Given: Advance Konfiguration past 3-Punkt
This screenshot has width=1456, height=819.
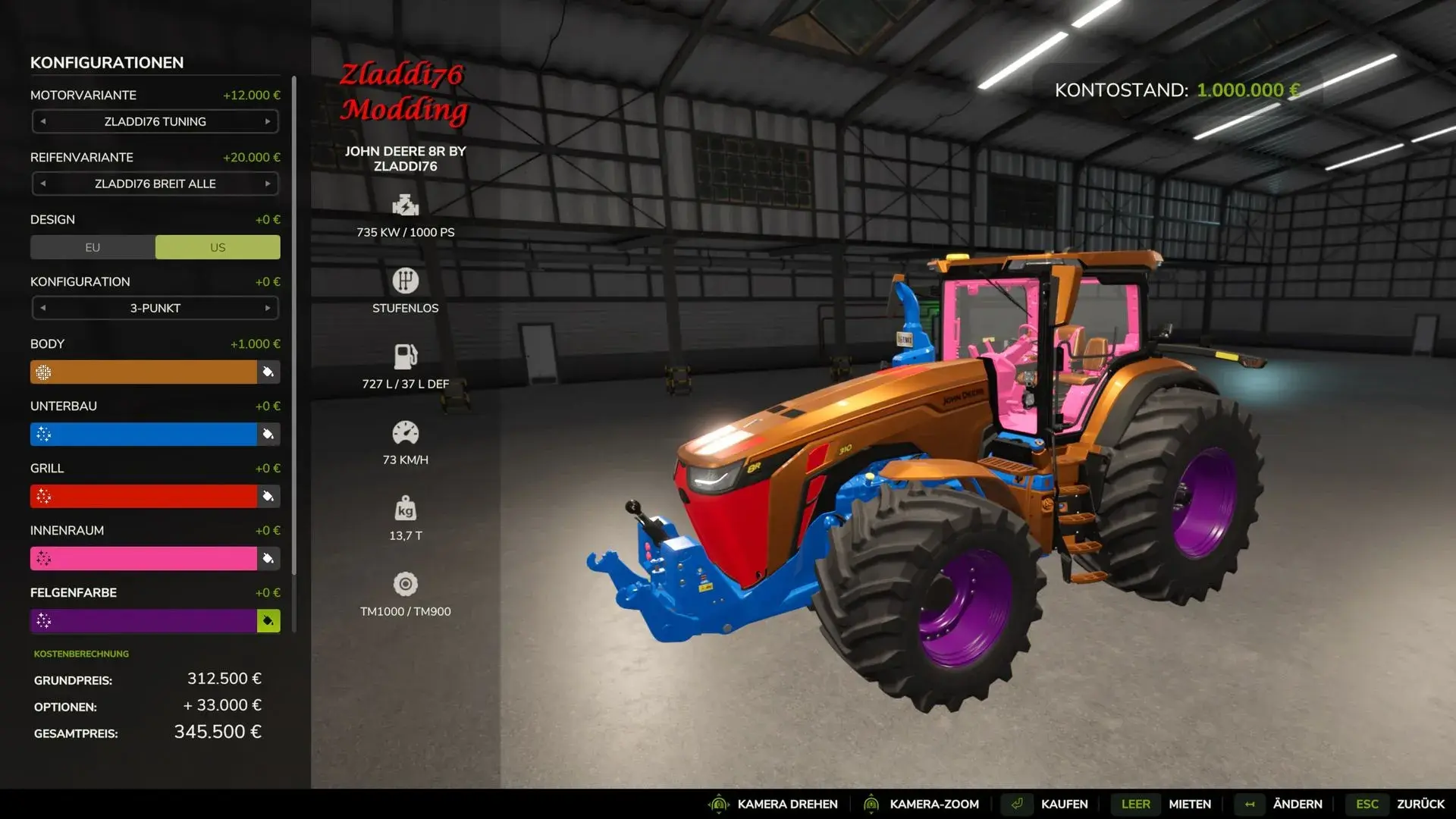Looking at the screenshot, I should [268, 308].
